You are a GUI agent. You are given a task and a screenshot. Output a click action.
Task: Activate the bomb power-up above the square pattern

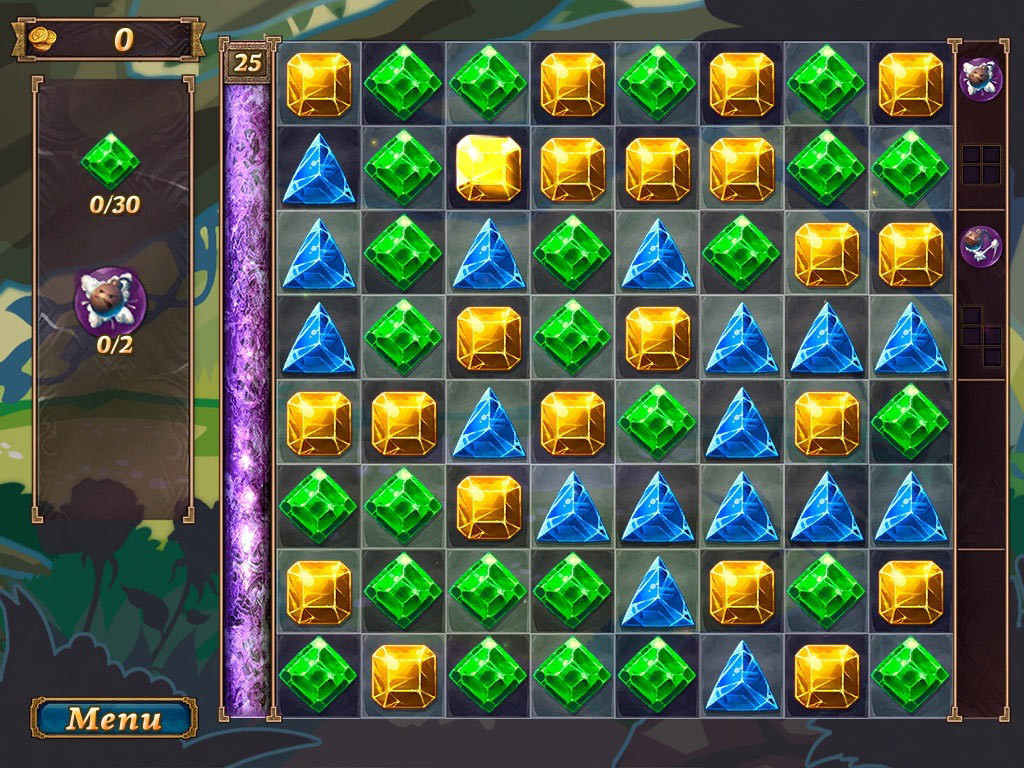pos(980,79)
